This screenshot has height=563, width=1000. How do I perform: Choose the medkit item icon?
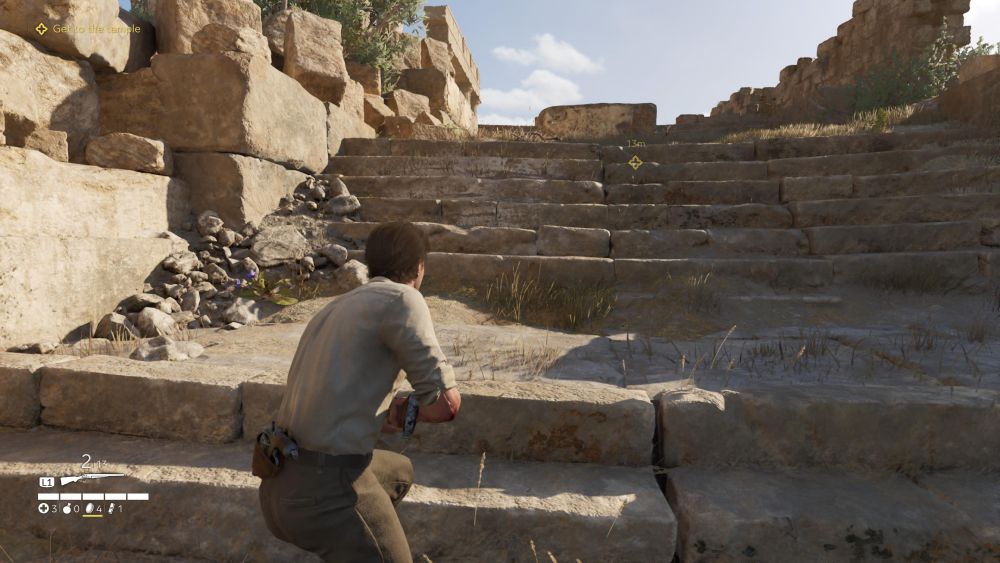(44, 508)
